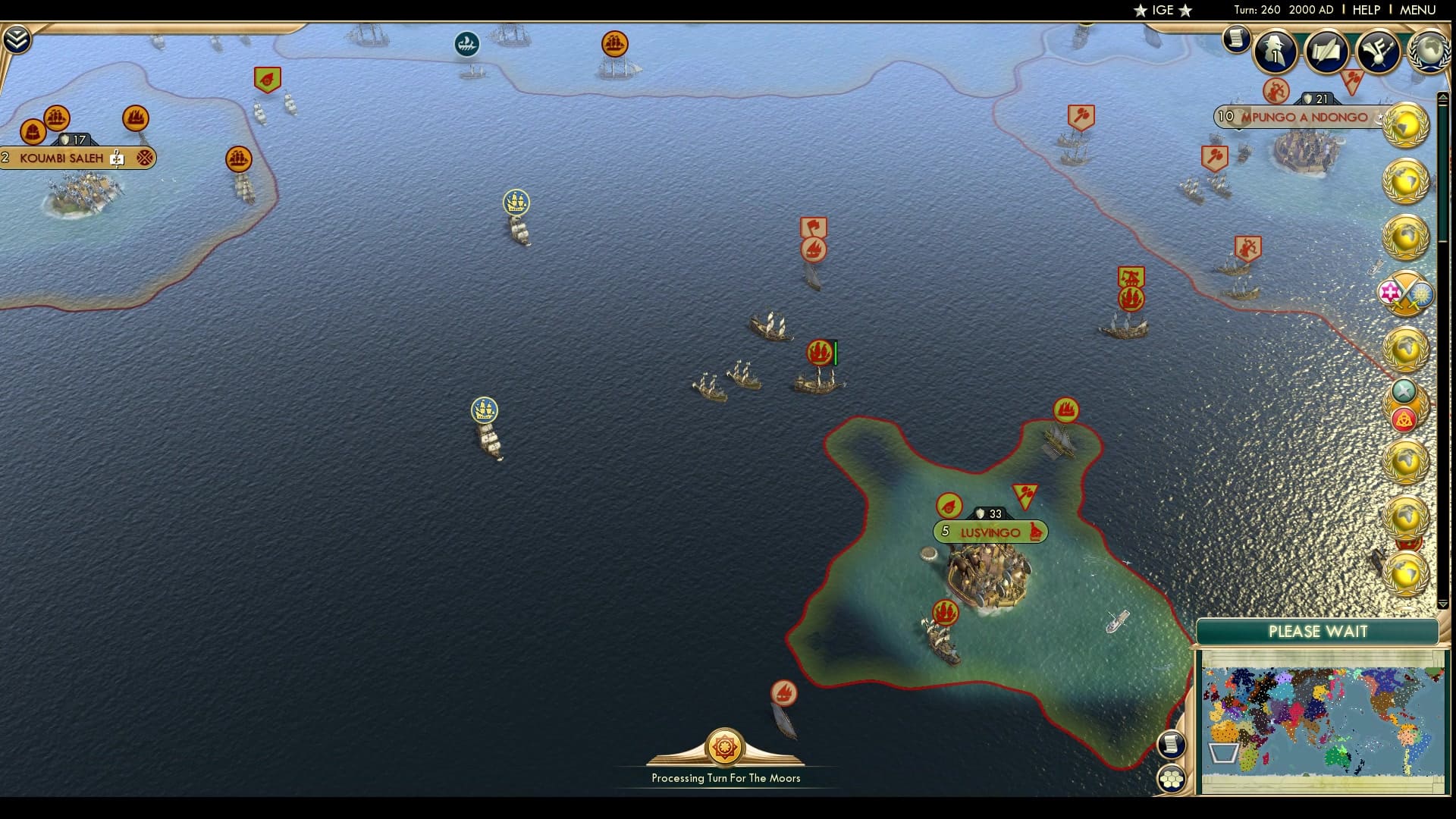Toggle Strategic View with the hex grid button
Screen dimensions: 1456x819
click(x=1172, y=778)
